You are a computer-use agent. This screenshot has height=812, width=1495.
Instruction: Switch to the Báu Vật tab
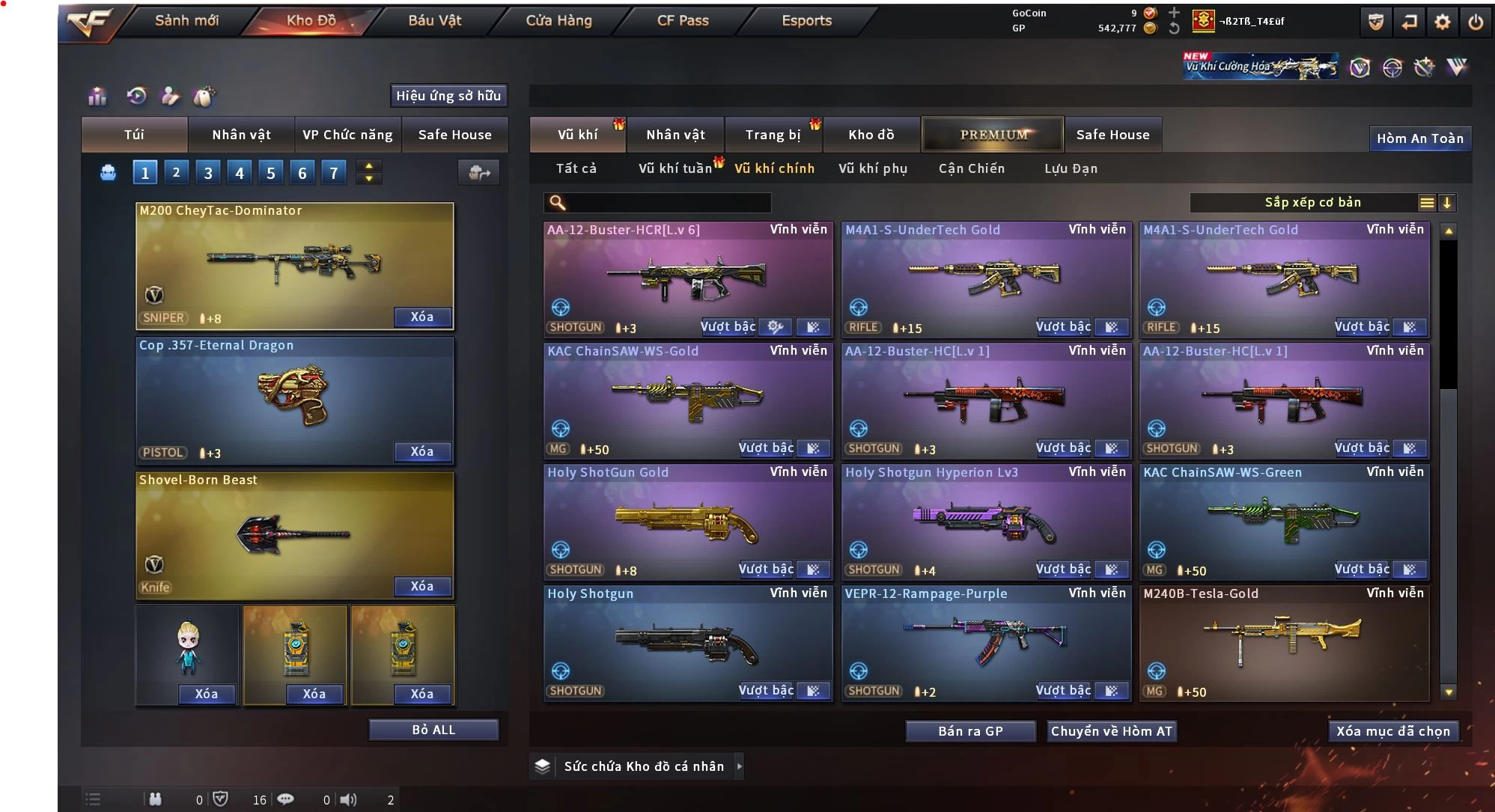(x=434, y=21)
